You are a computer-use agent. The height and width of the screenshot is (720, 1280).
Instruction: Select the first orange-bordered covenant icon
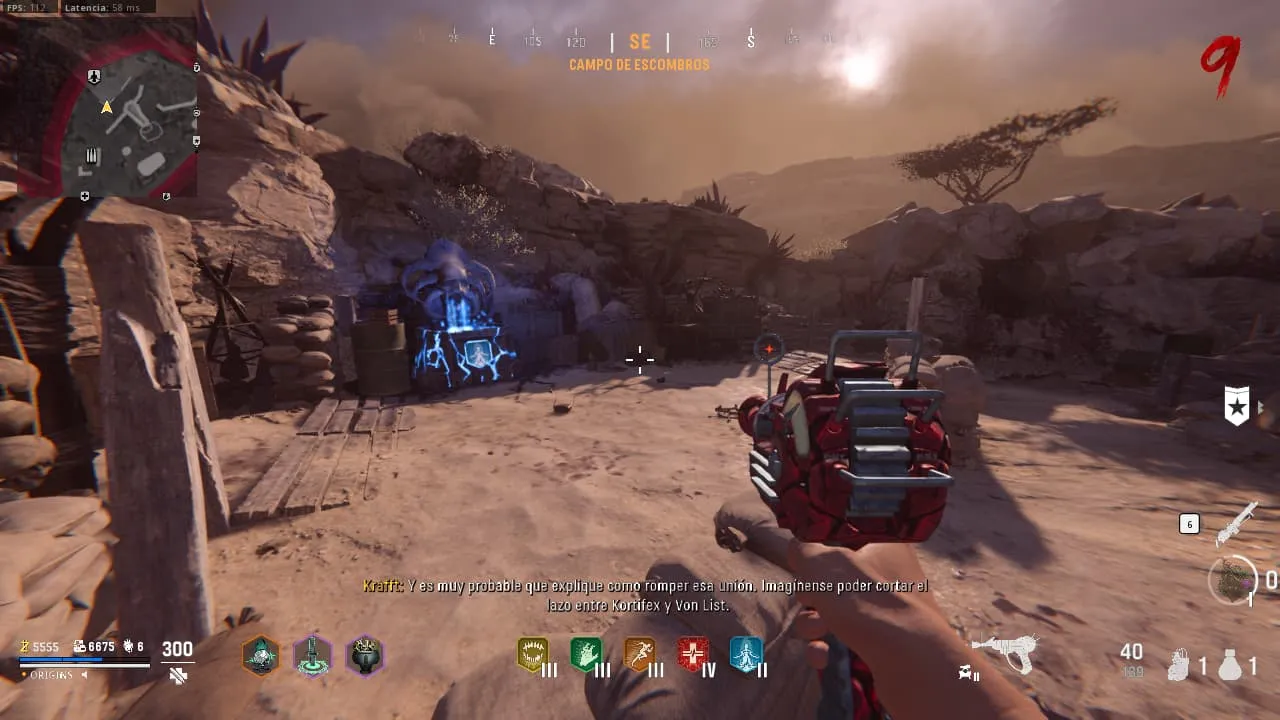point(261,656)
